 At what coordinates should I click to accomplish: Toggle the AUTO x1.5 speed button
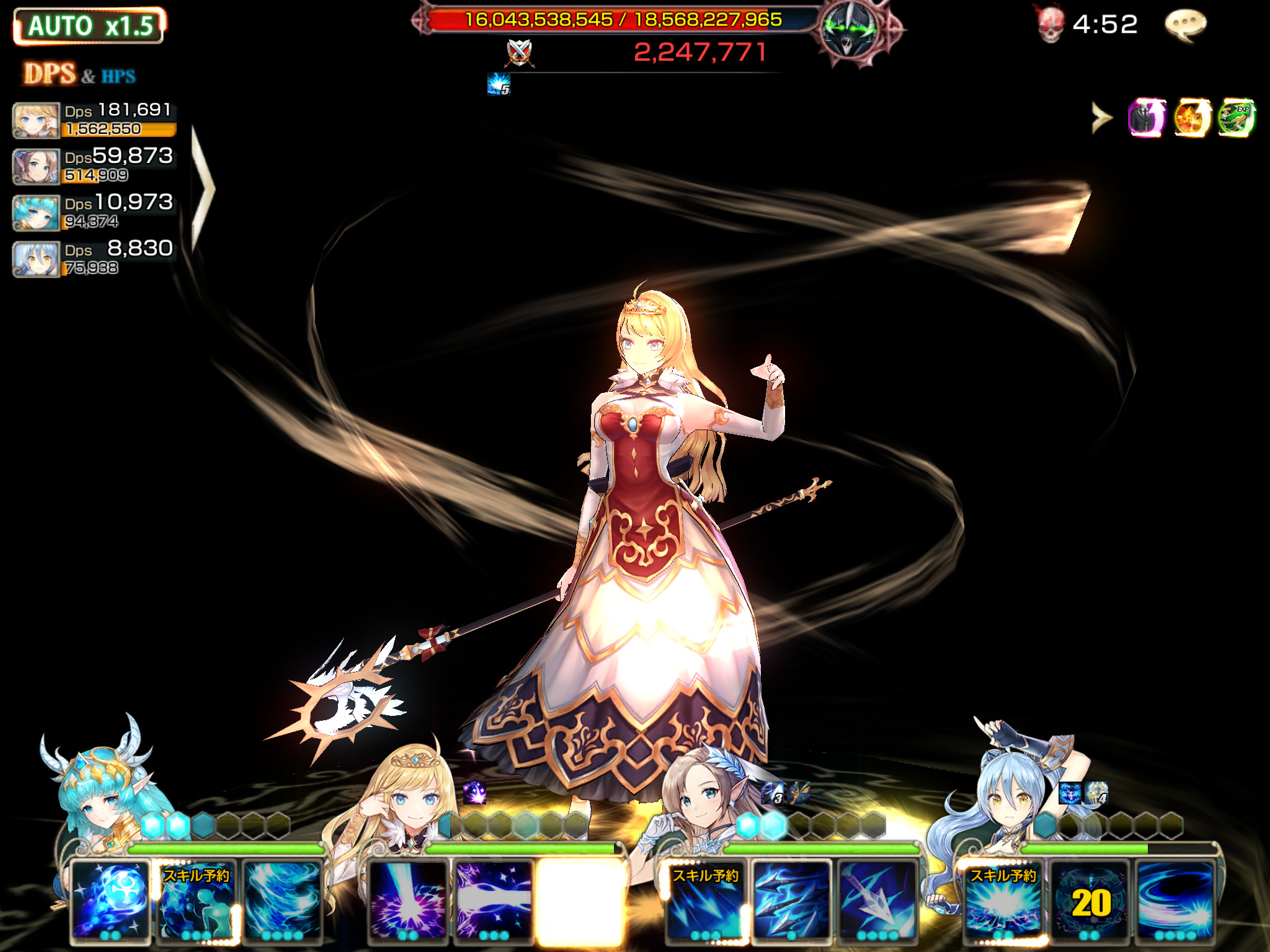coord(89,26)
